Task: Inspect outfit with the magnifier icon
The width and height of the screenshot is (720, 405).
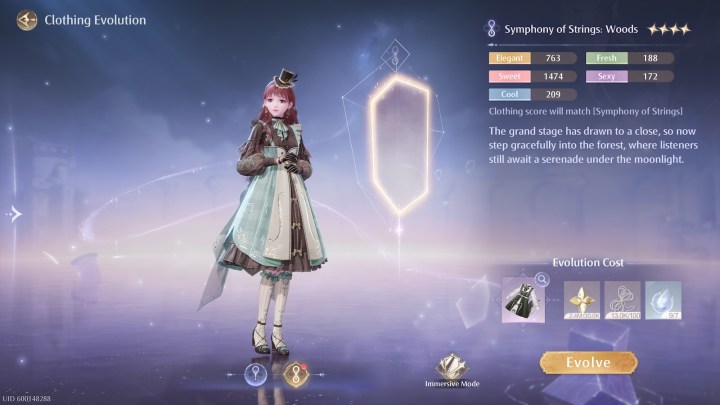Action: [x=542, y=281]
